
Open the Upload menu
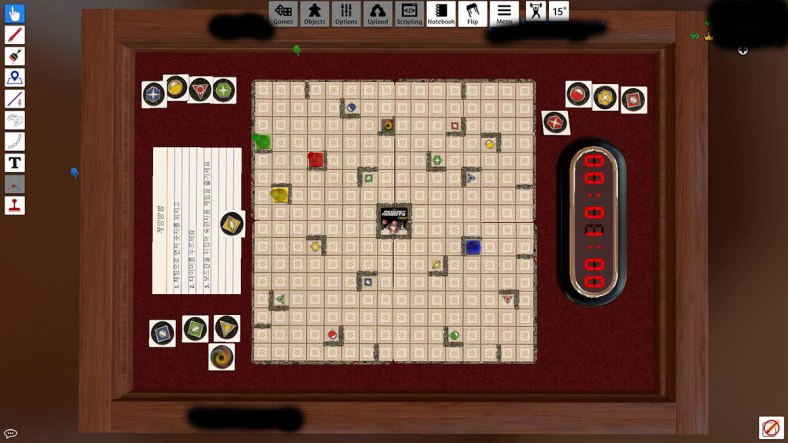[378, 13]
